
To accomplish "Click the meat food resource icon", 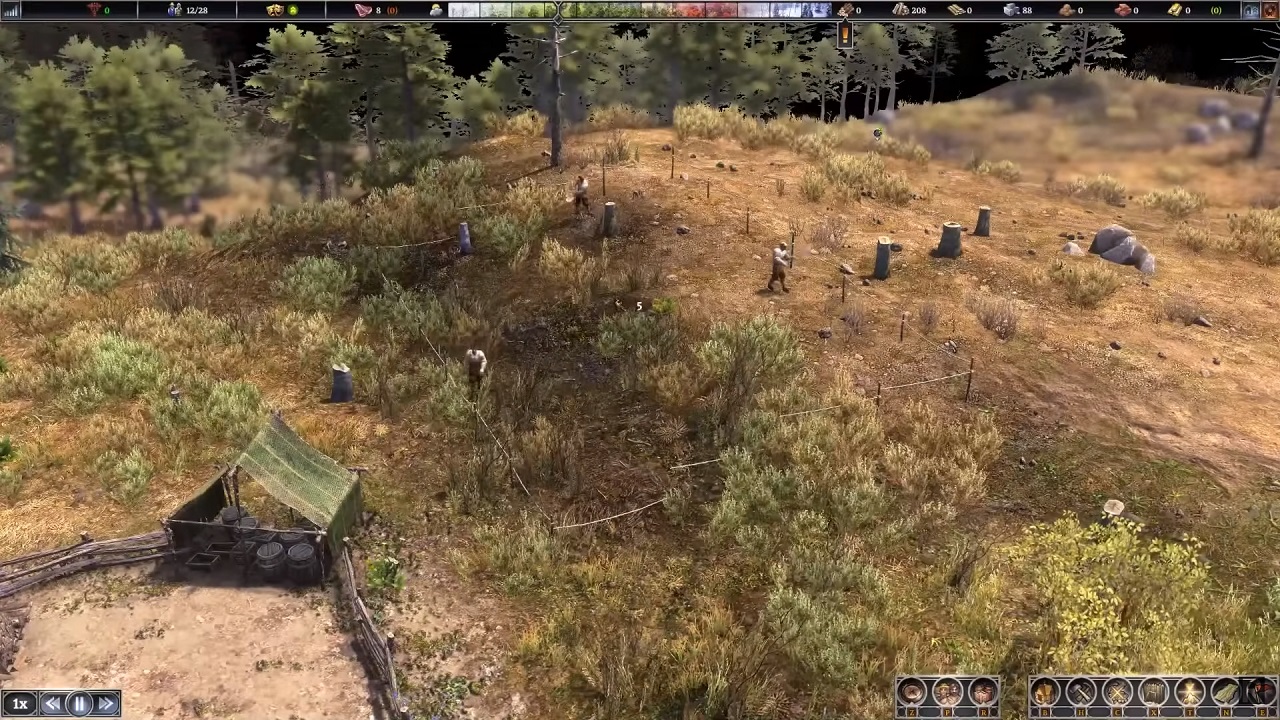I will click(363, 10).
